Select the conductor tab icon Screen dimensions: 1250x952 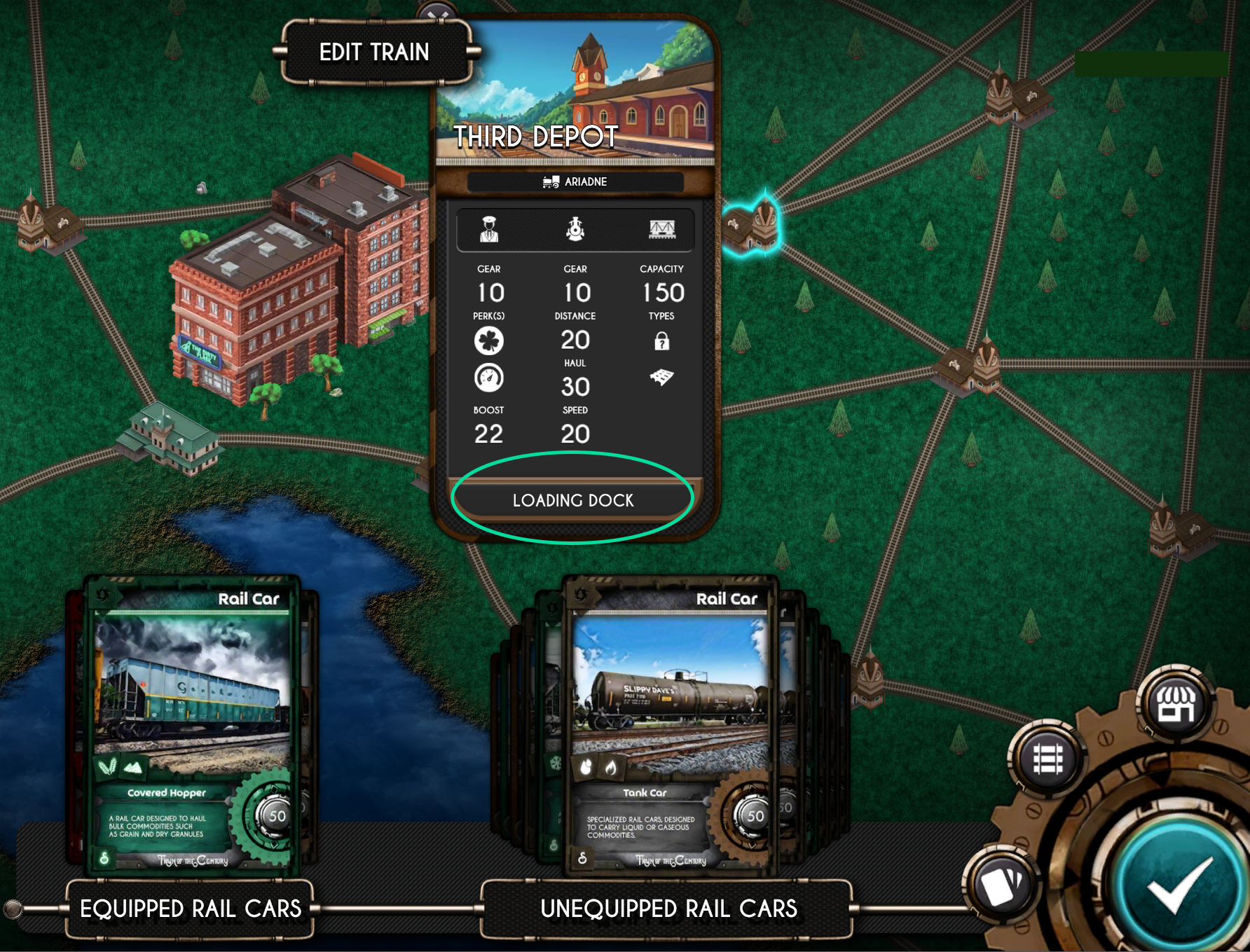(x=489, y=229)
